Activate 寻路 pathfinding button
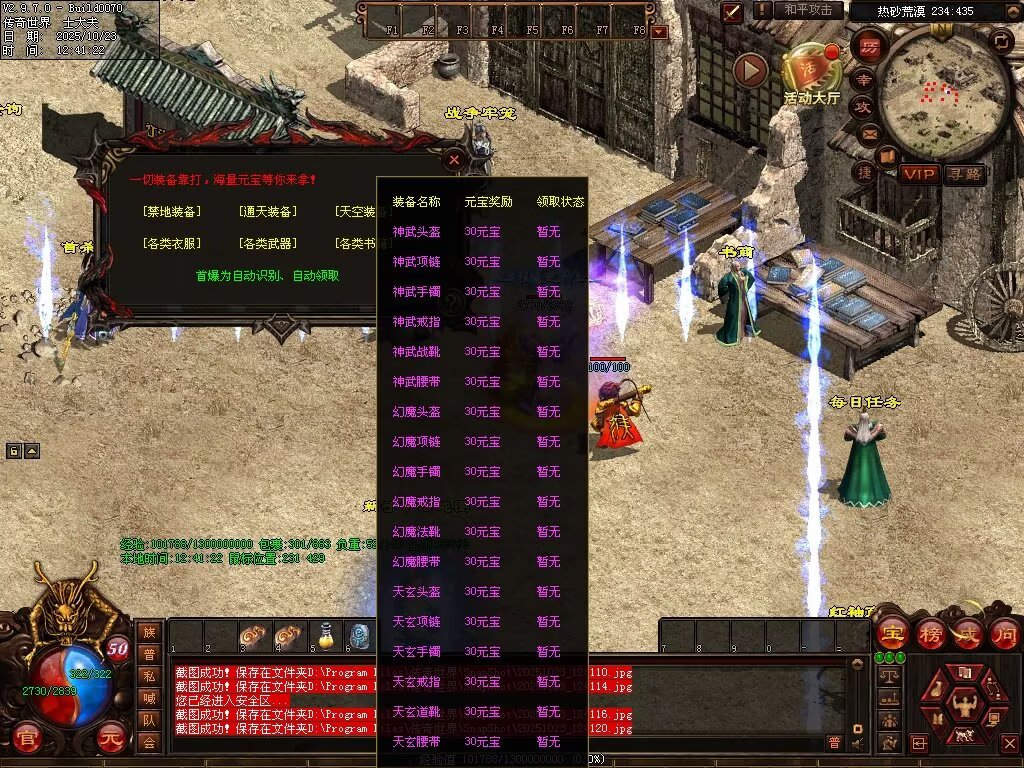This screenshot has height=768, width=1024. click(963, 174)
